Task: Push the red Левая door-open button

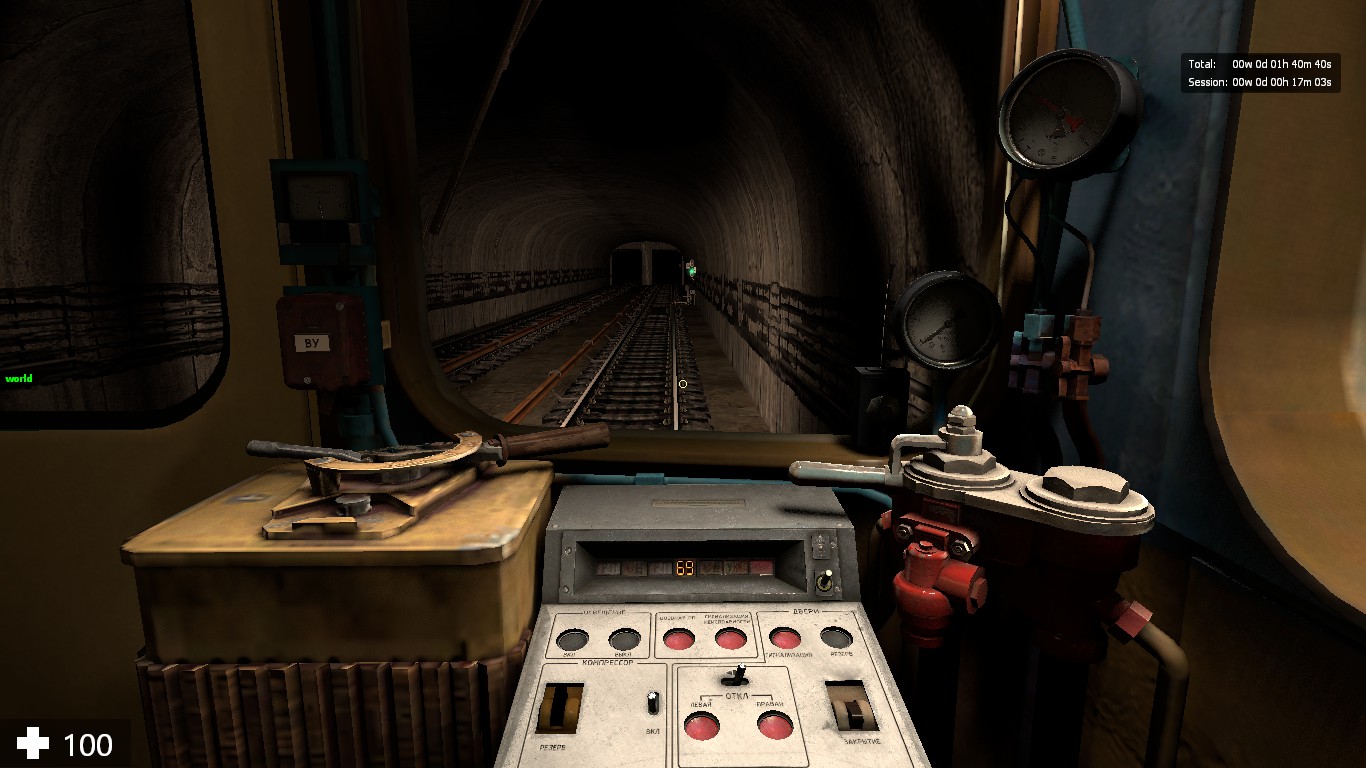Action: (701, 727)
